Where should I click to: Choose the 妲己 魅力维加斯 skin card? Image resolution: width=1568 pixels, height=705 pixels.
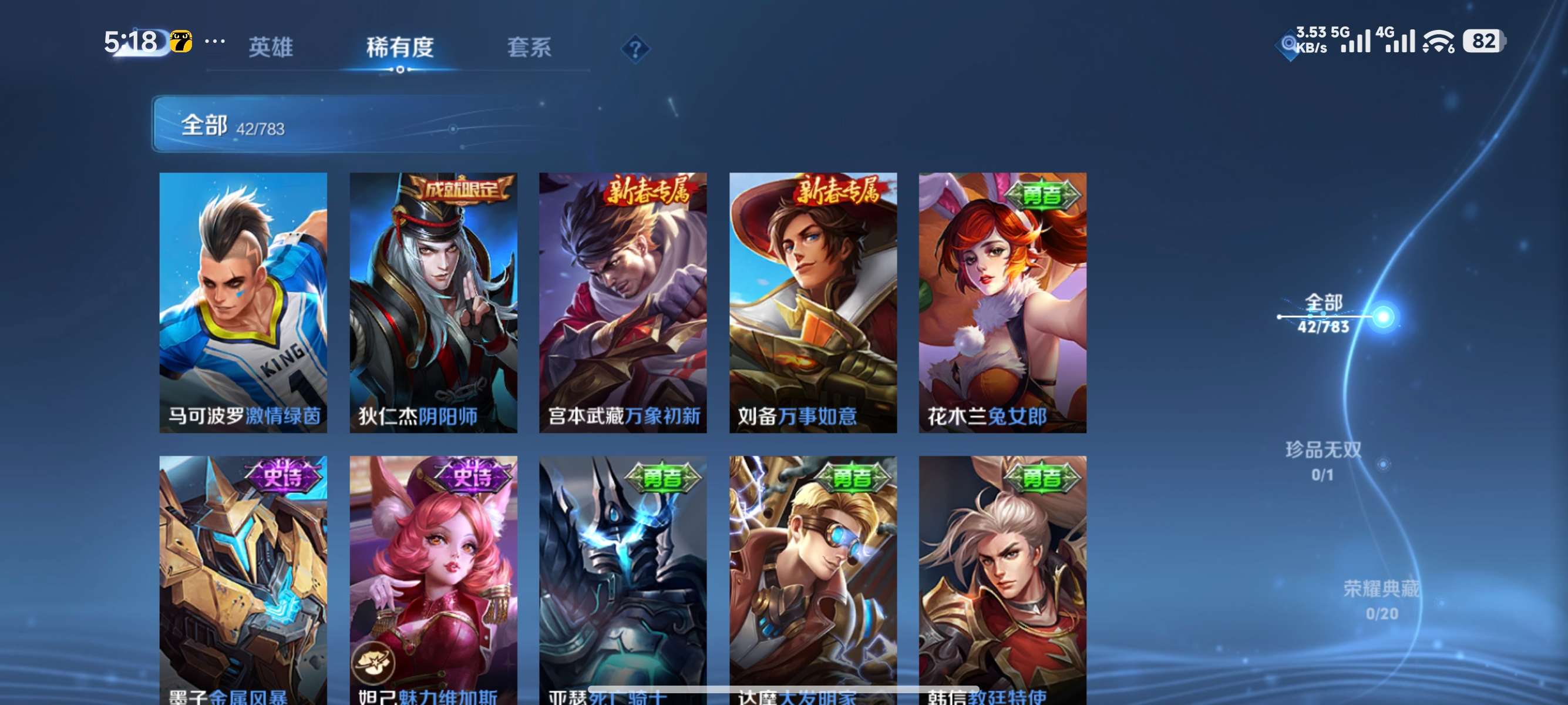[x=433, y=578]
